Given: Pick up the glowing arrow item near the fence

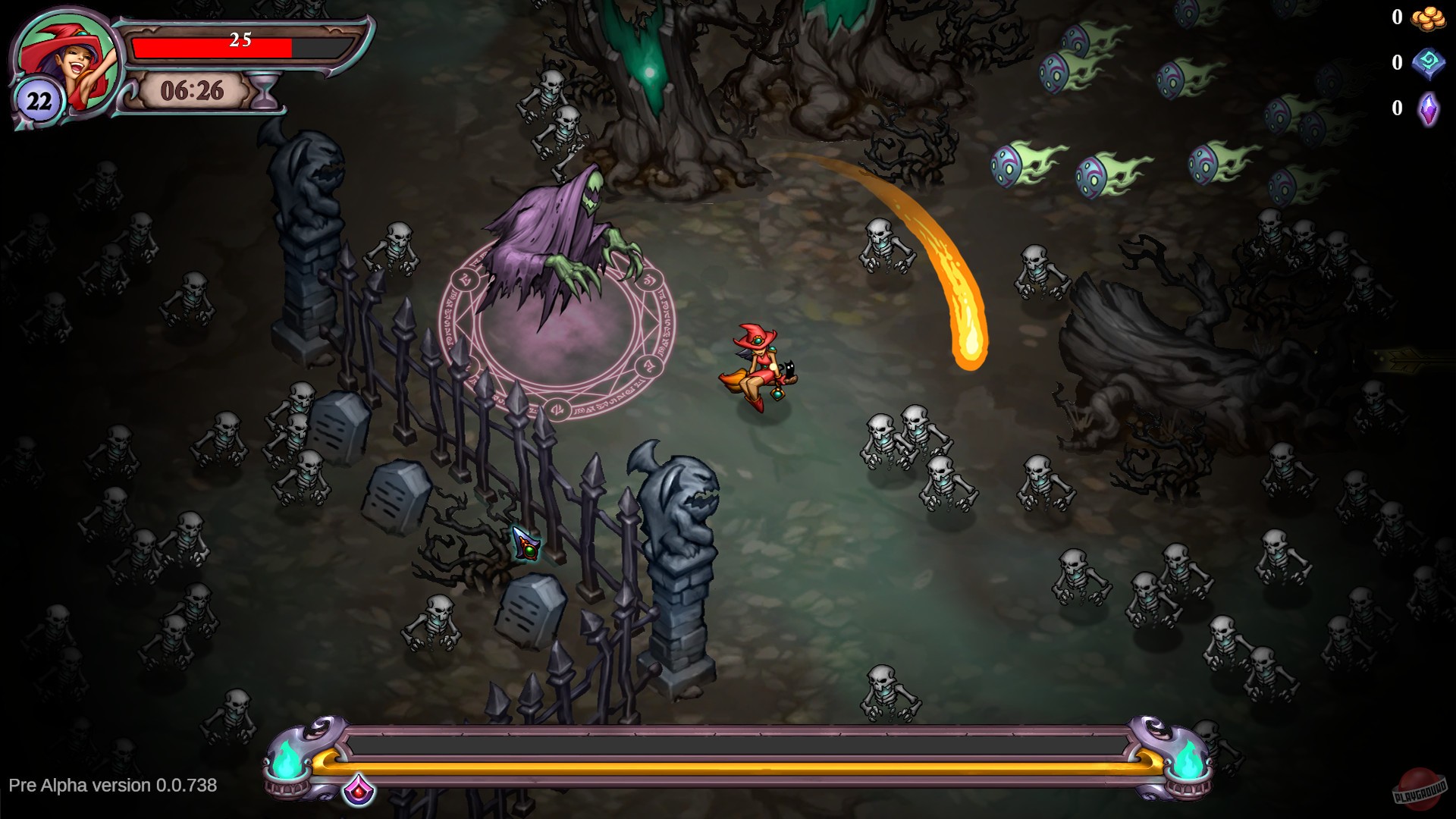Looking at the screenshot, I should coord(525,542).
